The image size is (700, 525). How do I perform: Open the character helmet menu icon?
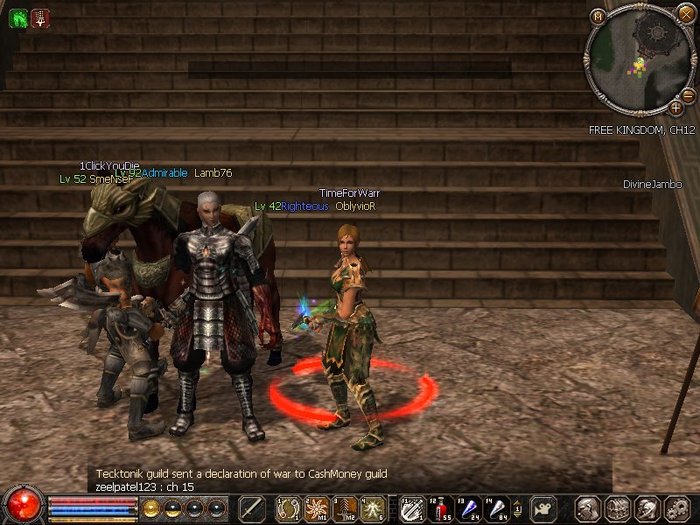coord(588,509)
